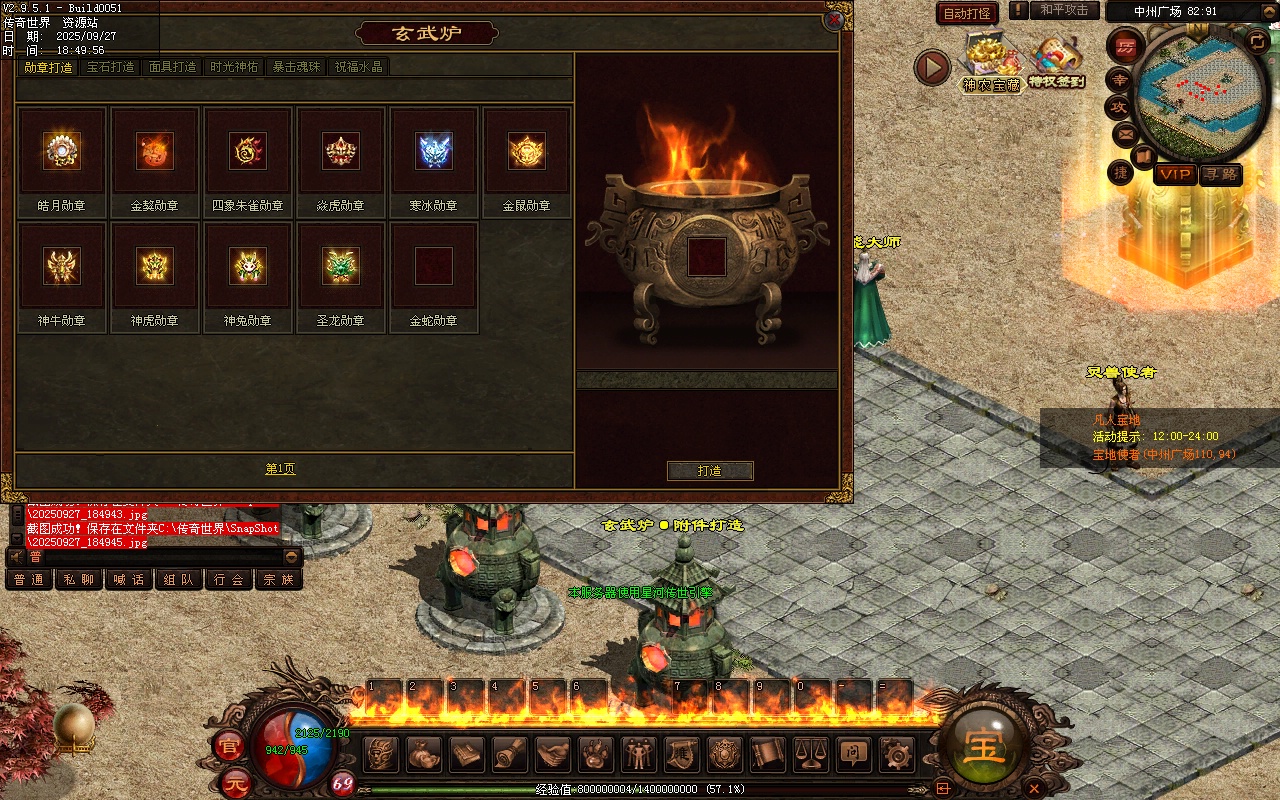Switch to the 宝石打造 tab
This screenshot has width=1280, height=800.
tap(110, 67)
